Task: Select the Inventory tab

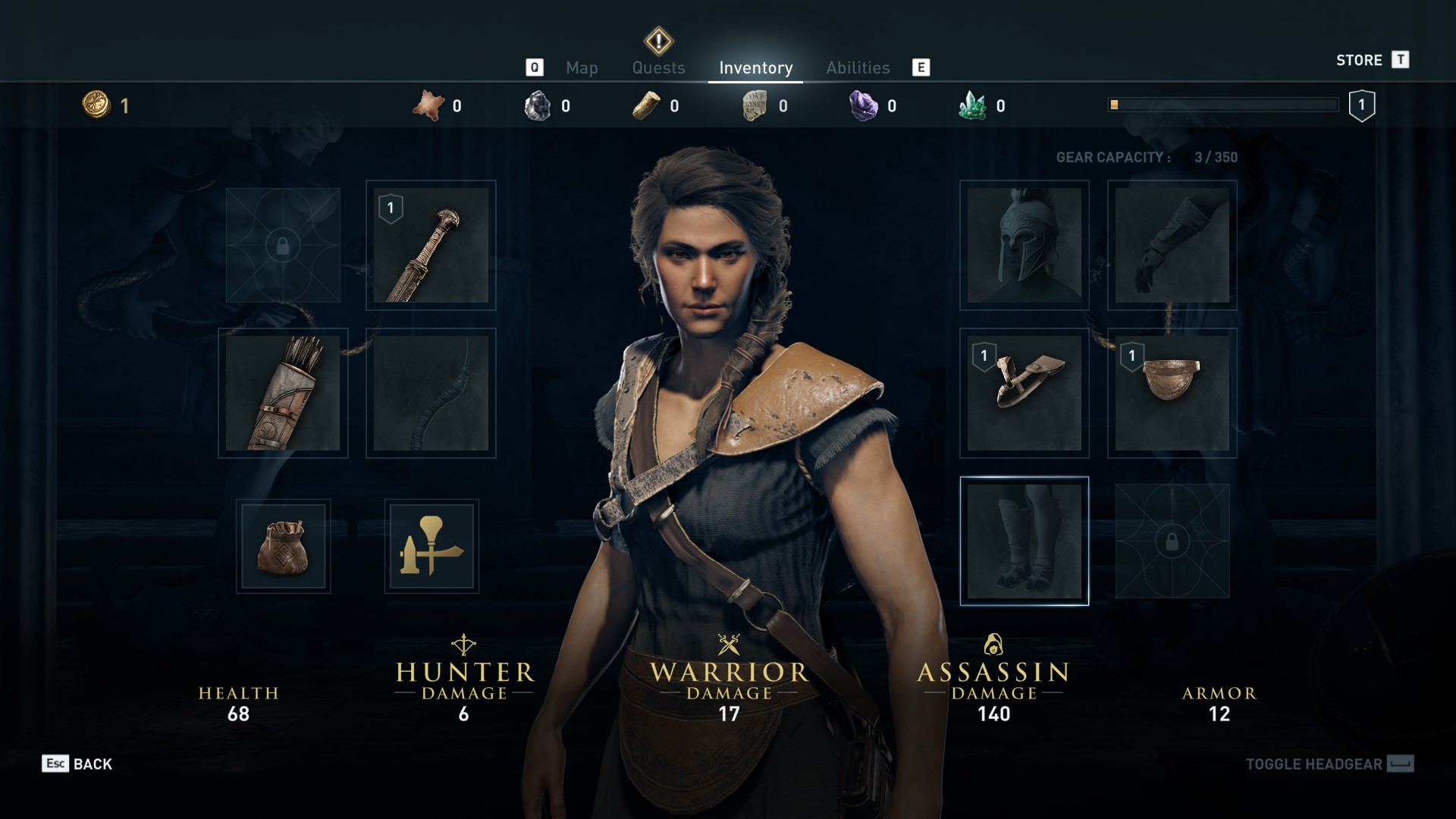Action: pyautogui.click(x=755, y=68)
